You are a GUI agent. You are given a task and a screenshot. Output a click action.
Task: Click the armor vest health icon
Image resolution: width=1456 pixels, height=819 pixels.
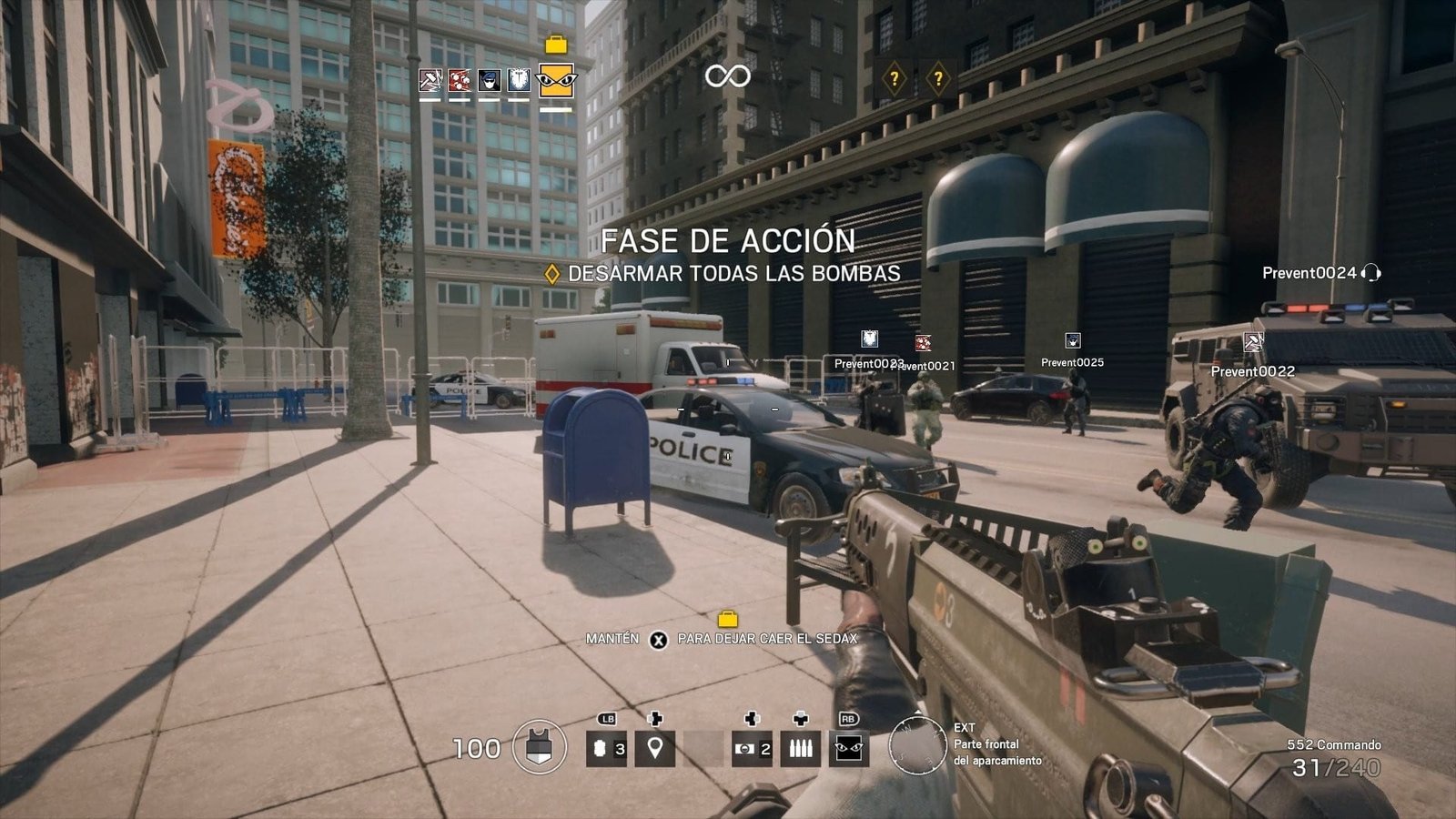point(540,749)
